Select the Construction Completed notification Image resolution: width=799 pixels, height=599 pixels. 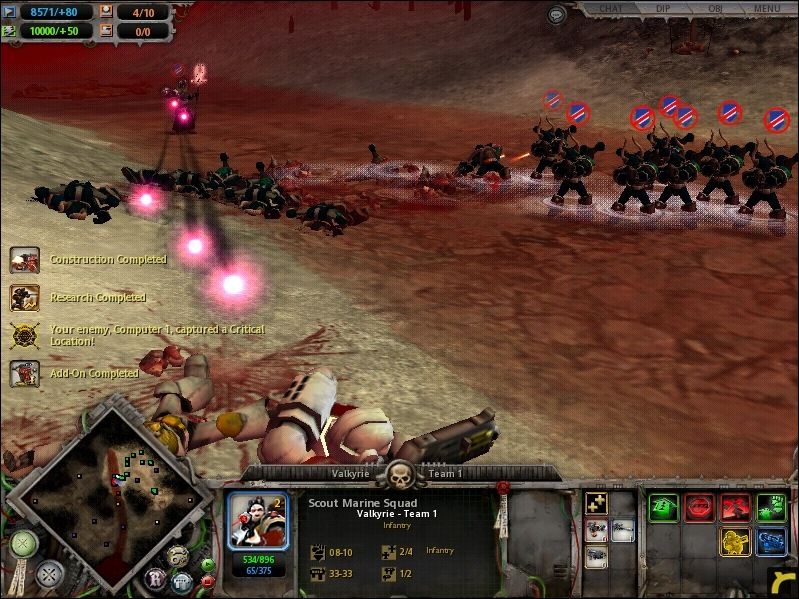pyautogui.click(x=25, y=260)
